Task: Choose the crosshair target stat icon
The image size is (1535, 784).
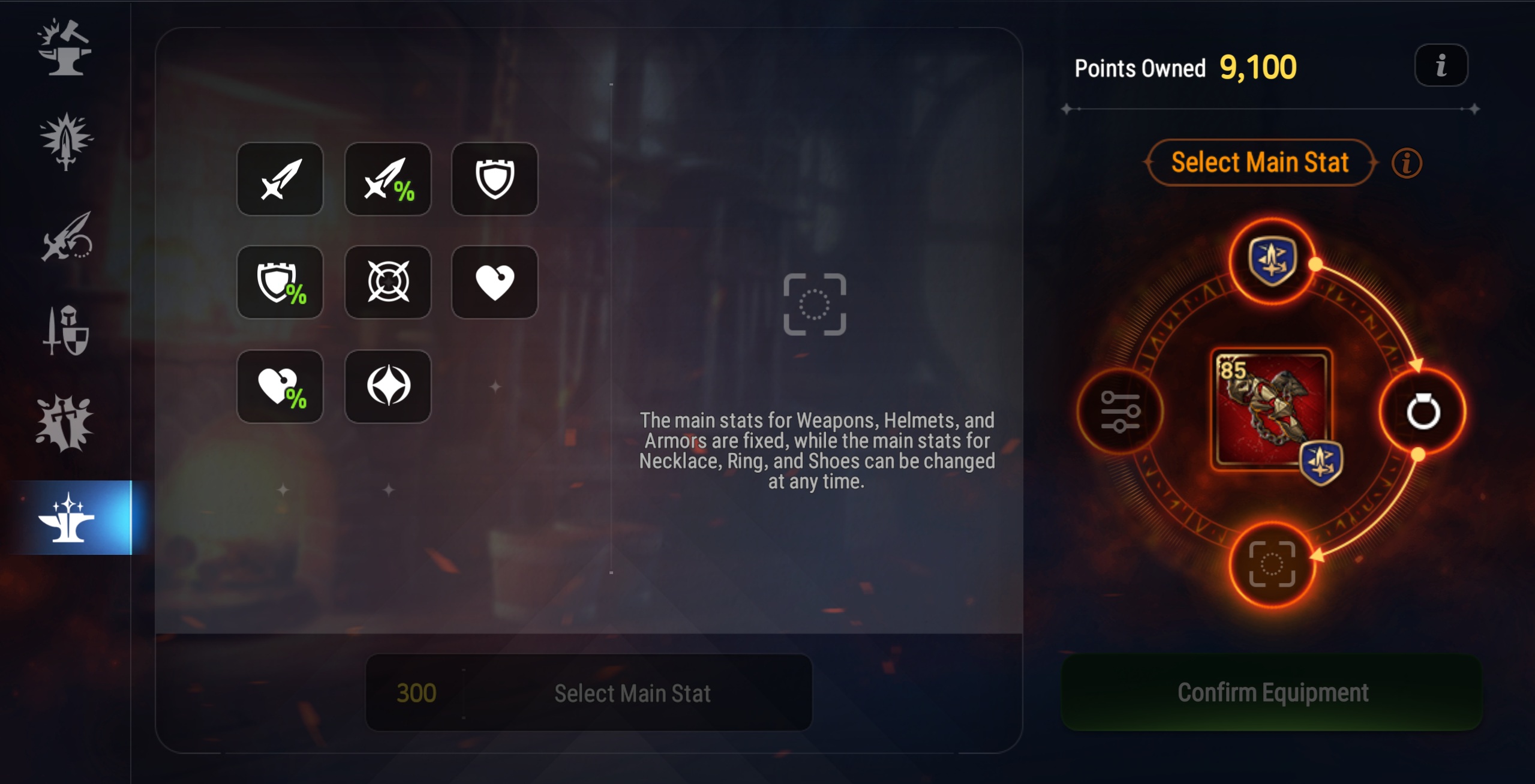Action: (387, 282)
